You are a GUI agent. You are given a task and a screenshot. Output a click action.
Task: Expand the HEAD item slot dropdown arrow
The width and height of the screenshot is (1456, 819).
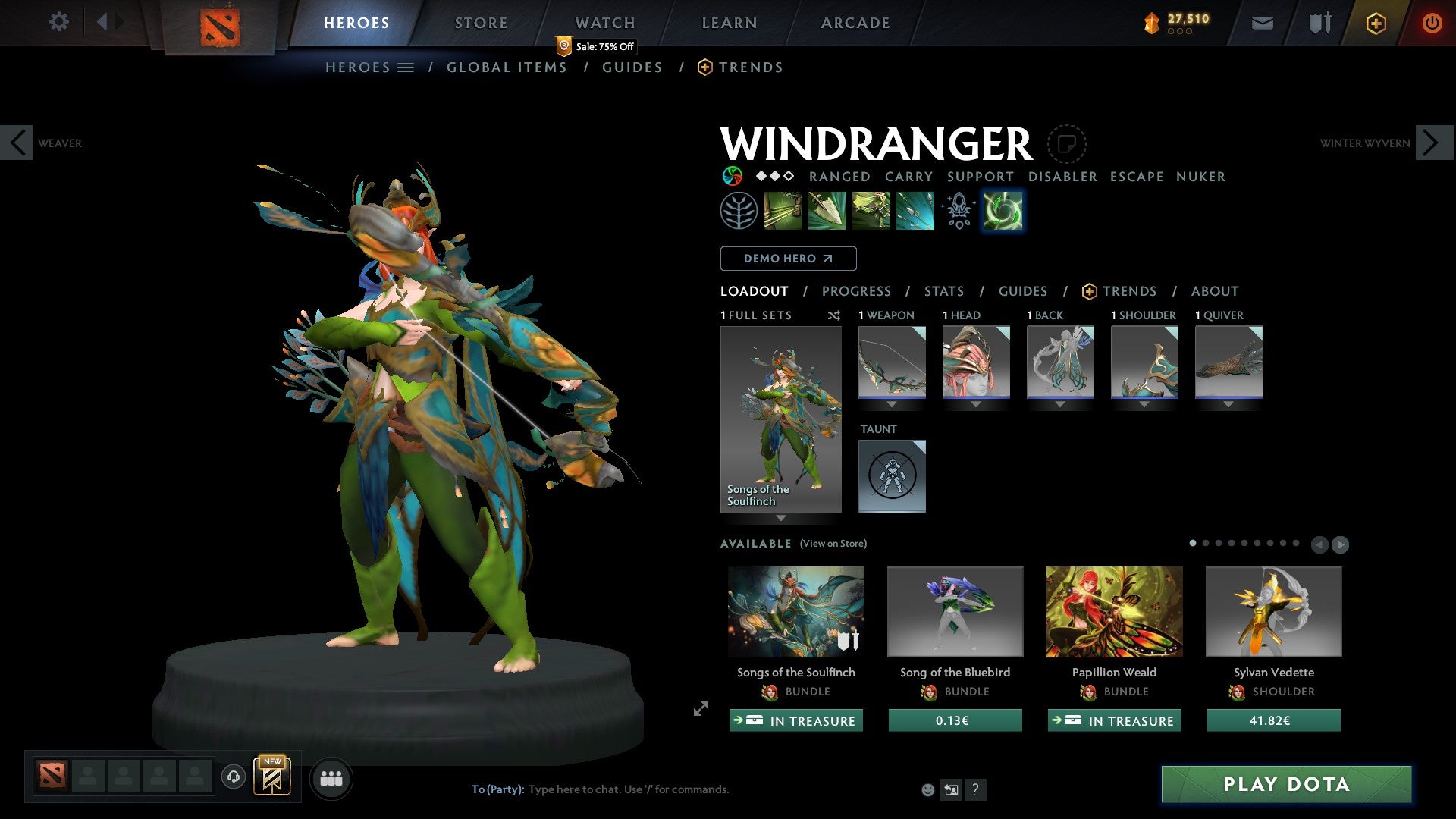pos(976,404)
